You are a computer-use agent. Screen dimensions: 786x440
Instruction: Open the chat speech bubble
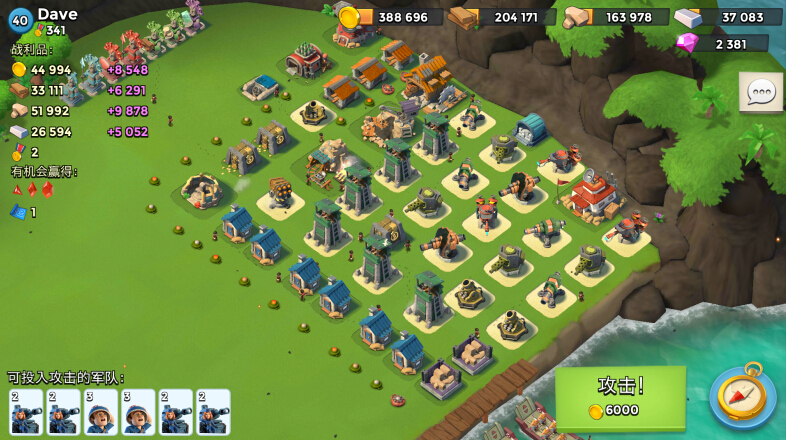(x=760, y=92)
